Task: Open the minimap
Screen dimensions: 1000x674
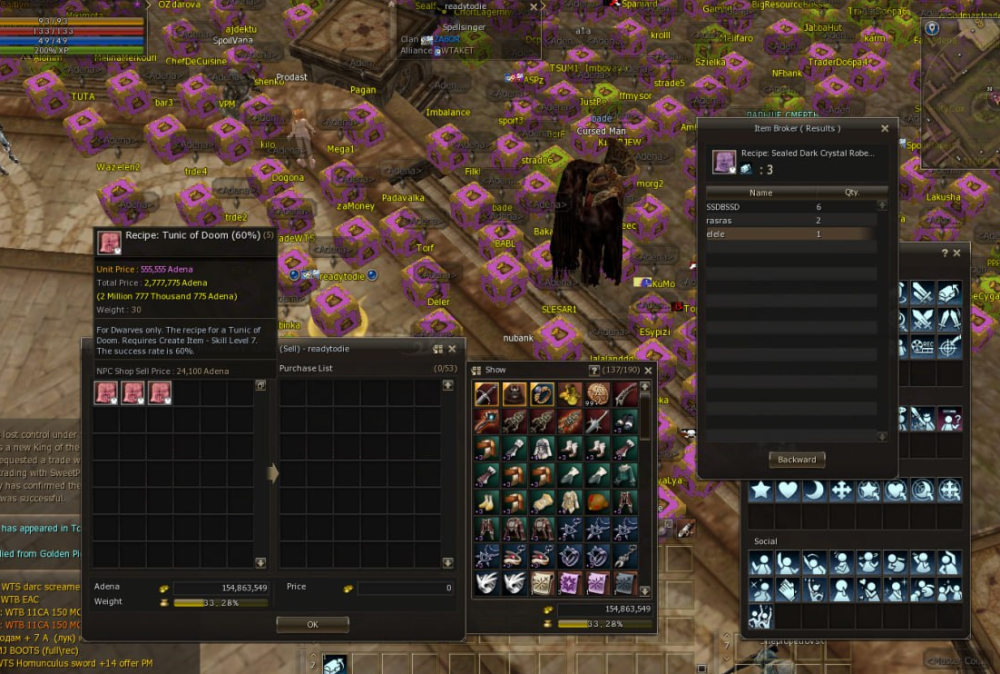Action: click(x=960, y=80)
